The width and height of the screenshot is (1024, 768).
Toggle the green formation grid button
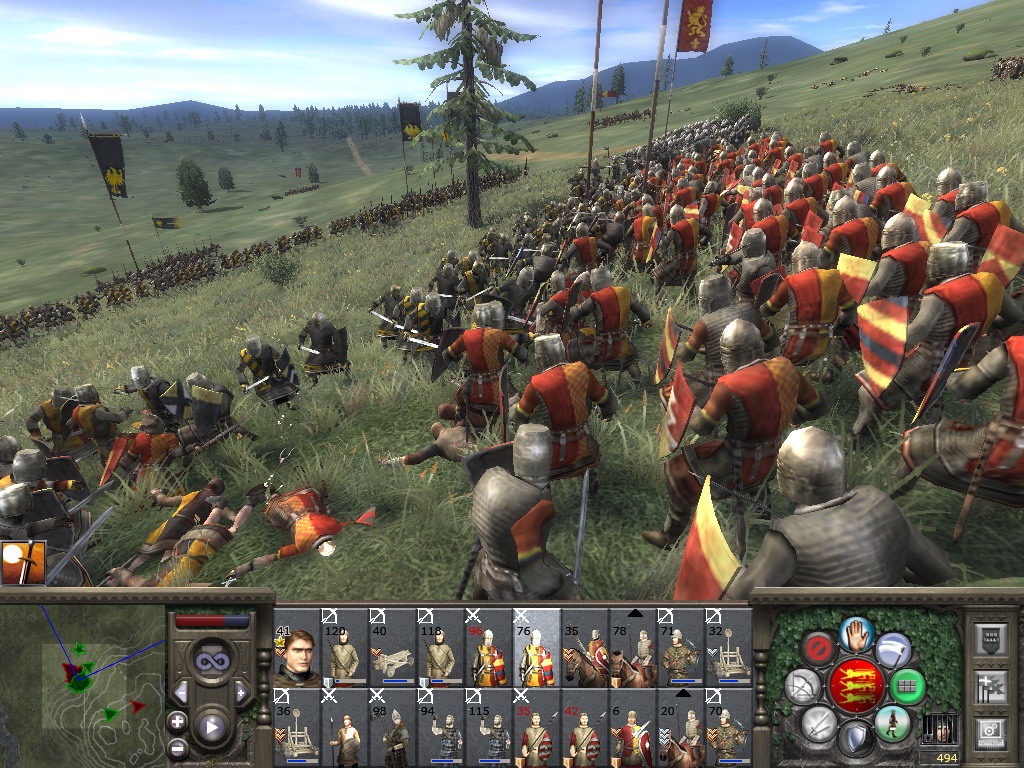tap(907, 686)
